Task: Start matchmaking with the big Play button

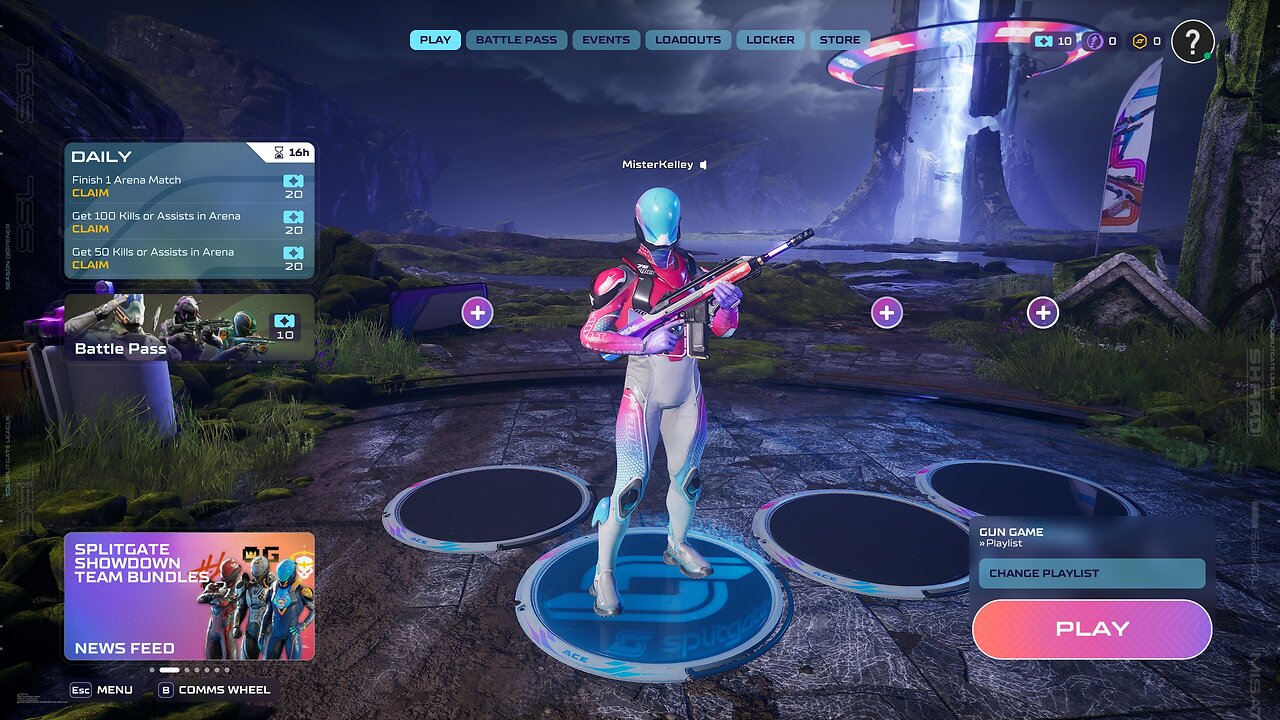Action: pyautogui.click(x=1092, y=629)
